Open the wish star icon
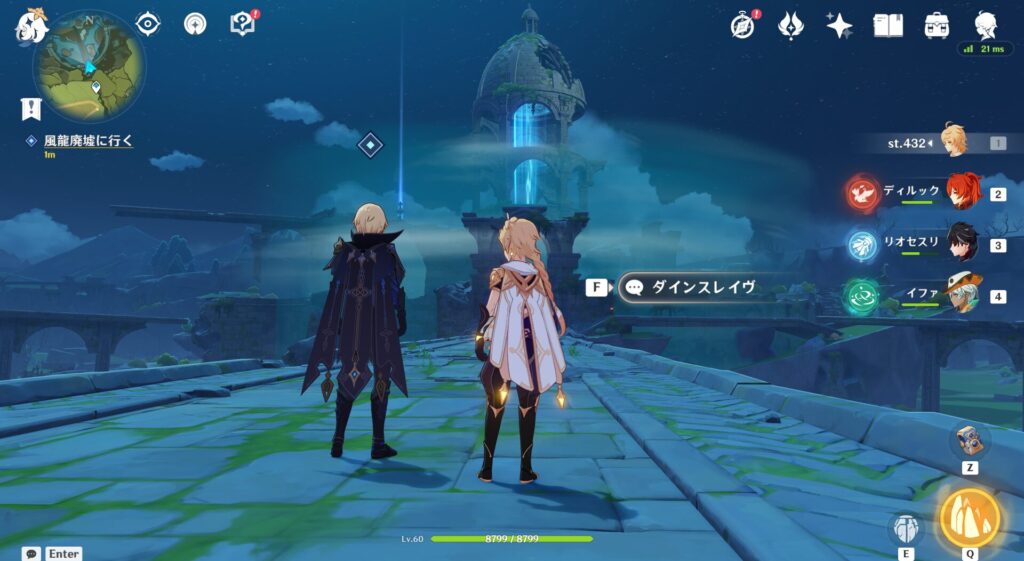This screenshot has width=1024, height=561. (839, 25)
